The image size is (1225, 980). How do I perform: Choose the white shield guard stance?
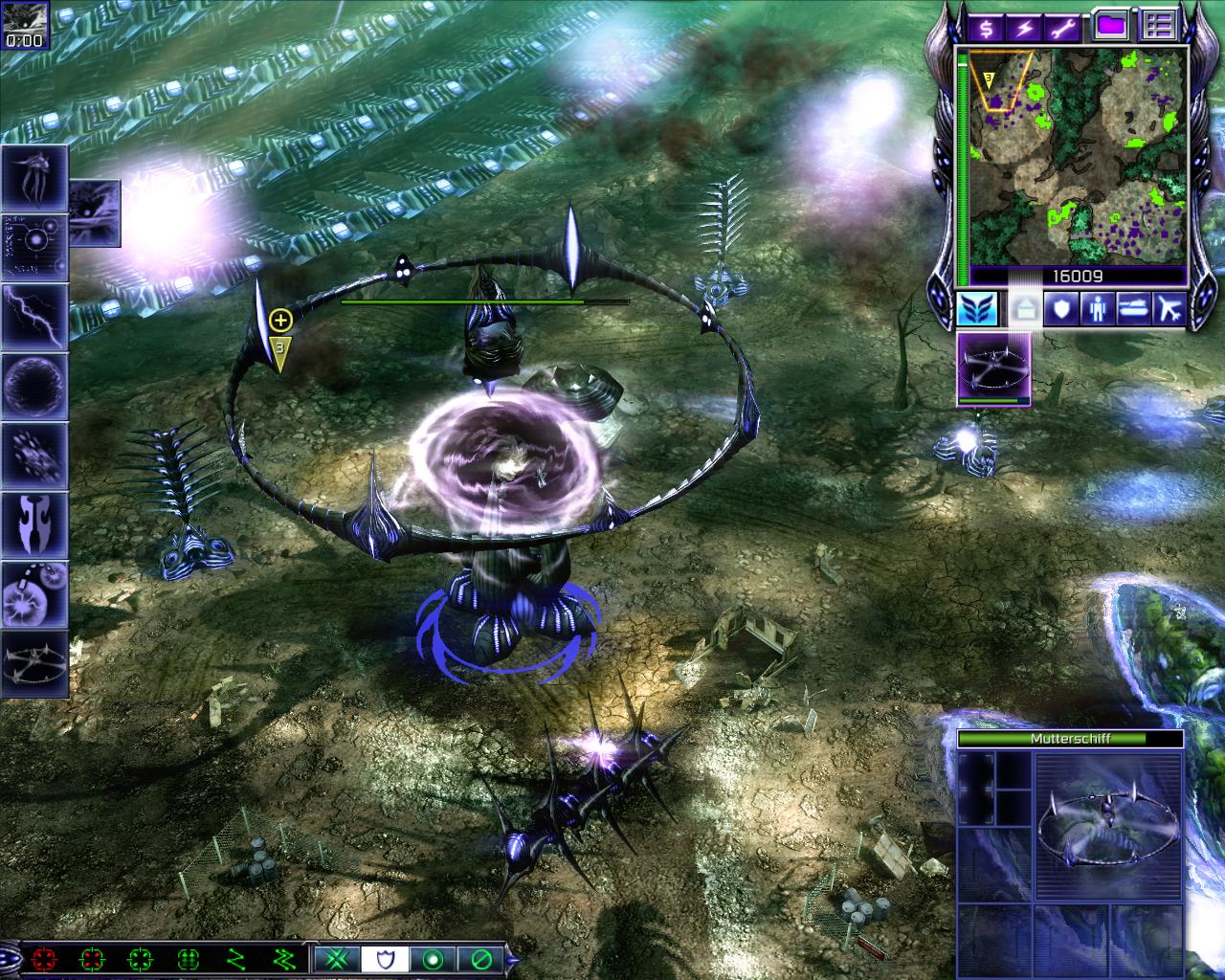click(385, 958)
